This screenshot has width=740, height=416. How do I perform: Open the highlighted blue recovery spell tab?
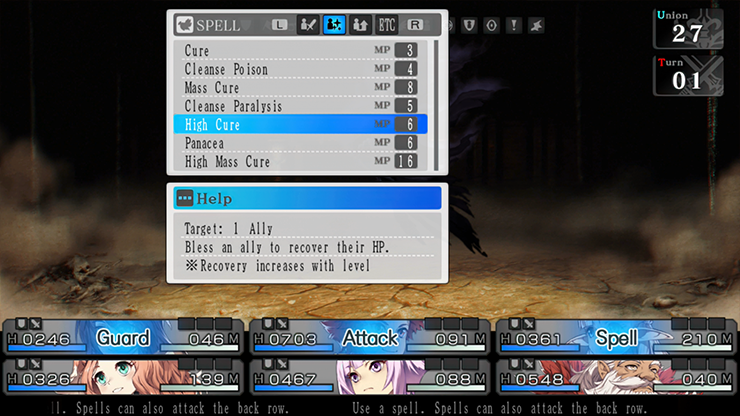334,24
